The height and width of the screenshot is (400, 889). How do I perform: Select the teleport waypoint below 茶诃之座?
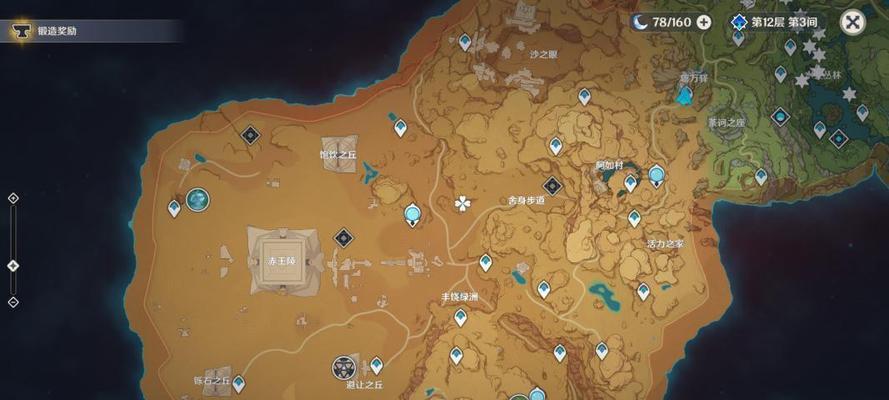click(761, 176)
